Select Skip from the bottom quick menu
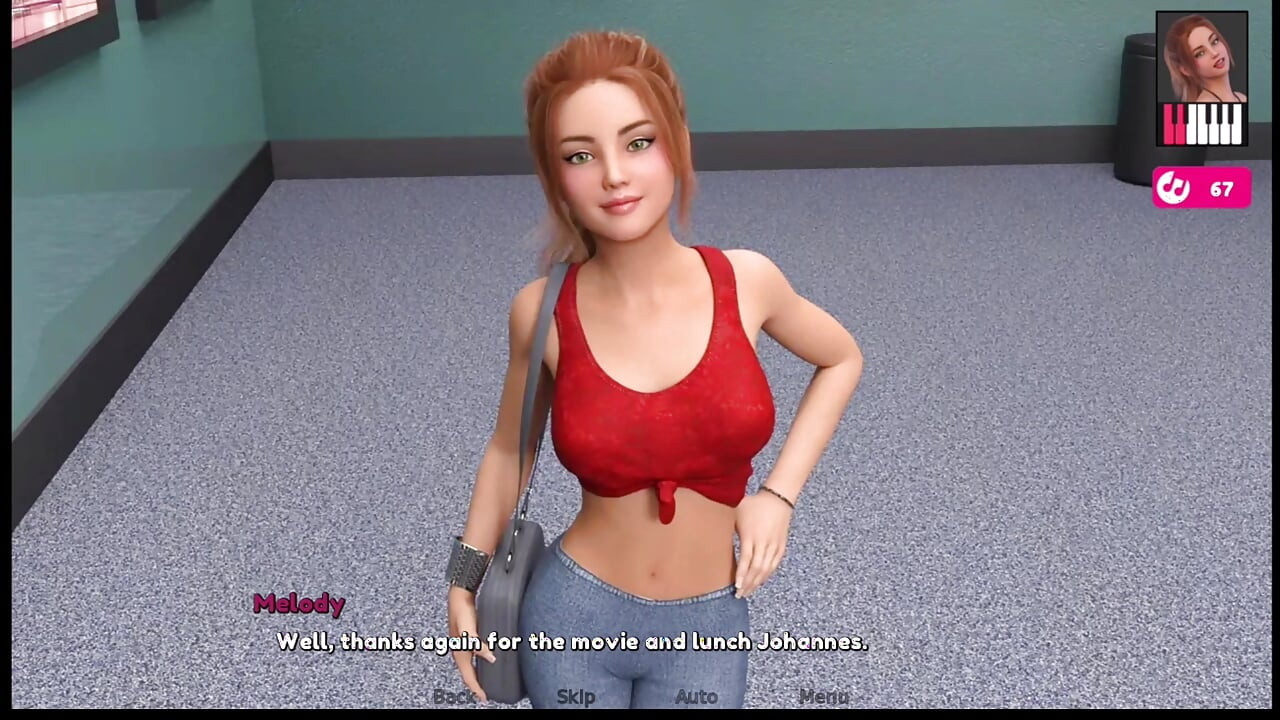This screenshot has height=720, width=1280. coord(575,697)
